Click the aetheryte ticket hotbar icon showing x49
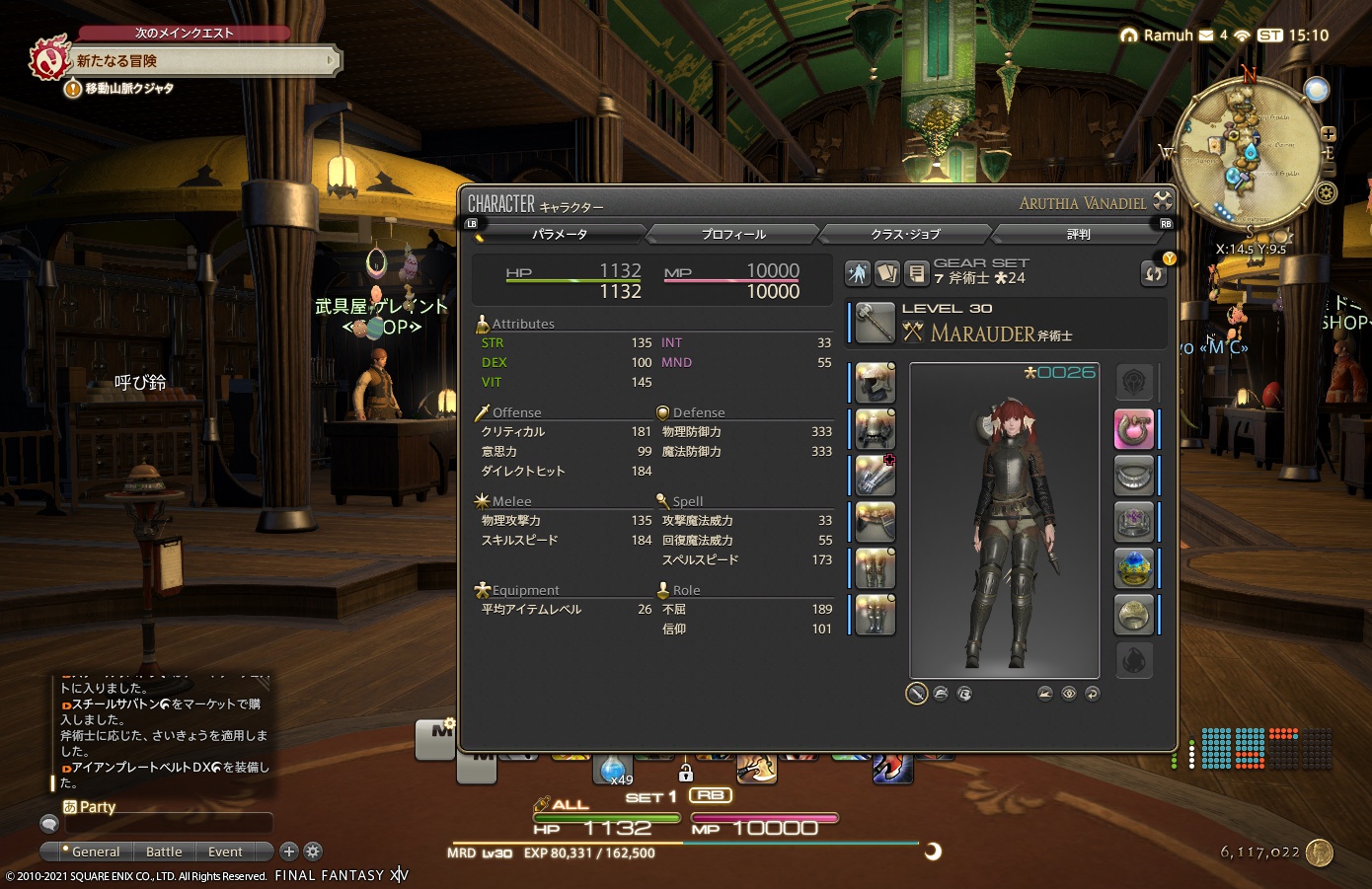Image resolution: width=1372 pixels, height=889 pixels. (x=613, y=770)
